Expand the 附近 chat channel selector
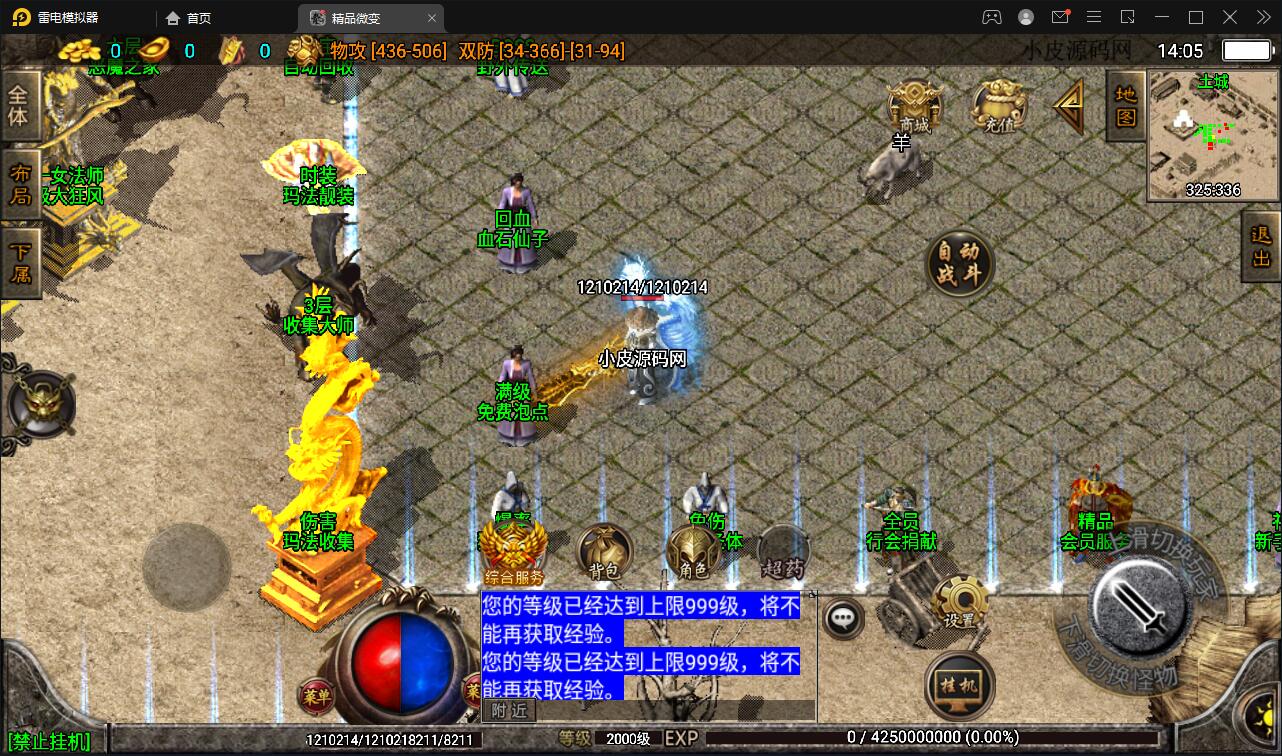The image size is (1282, 756). pos(511,710)
